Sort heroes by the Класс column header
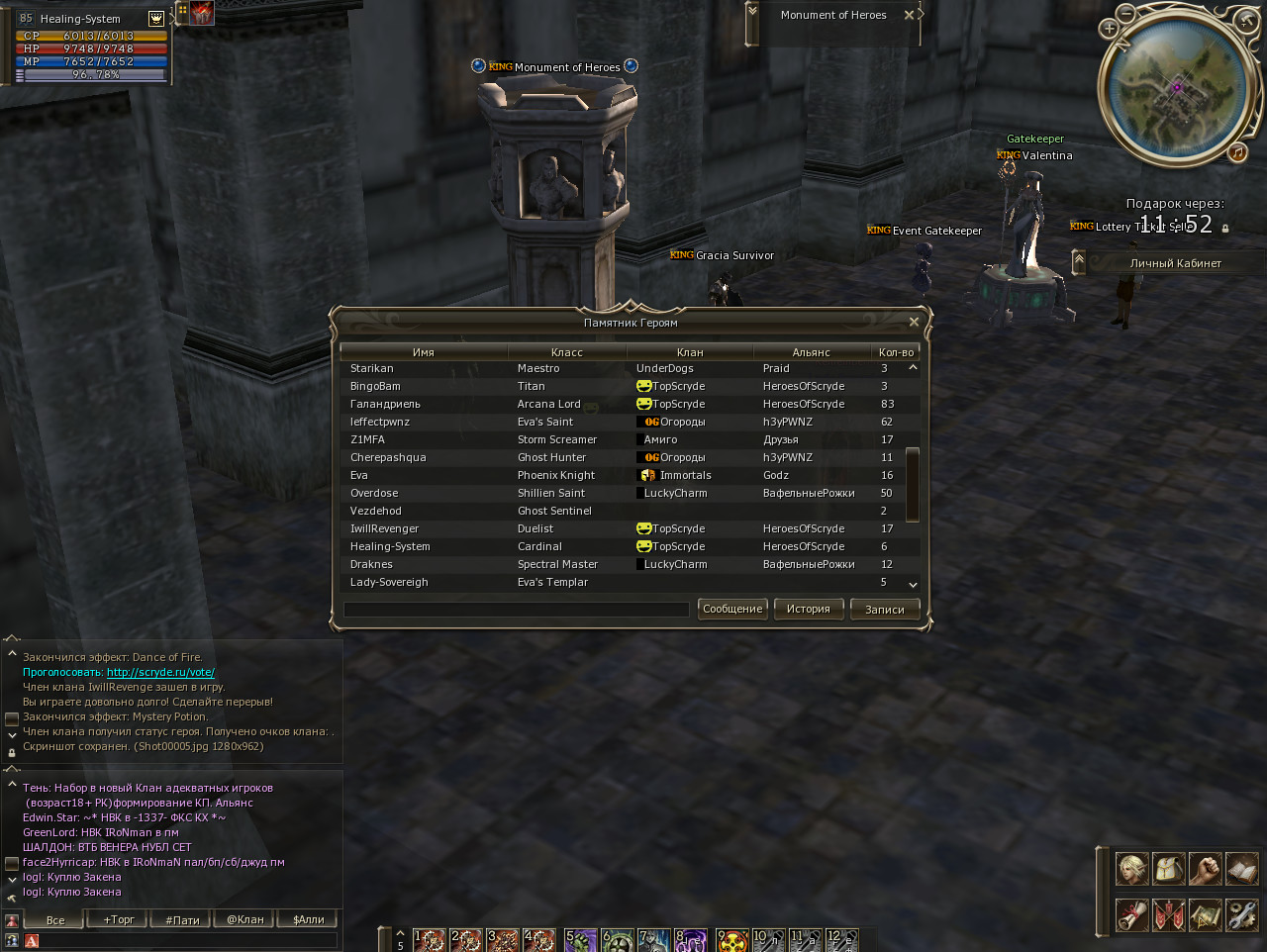This screenshot has height=952, width=1267. tap(567, 352)
